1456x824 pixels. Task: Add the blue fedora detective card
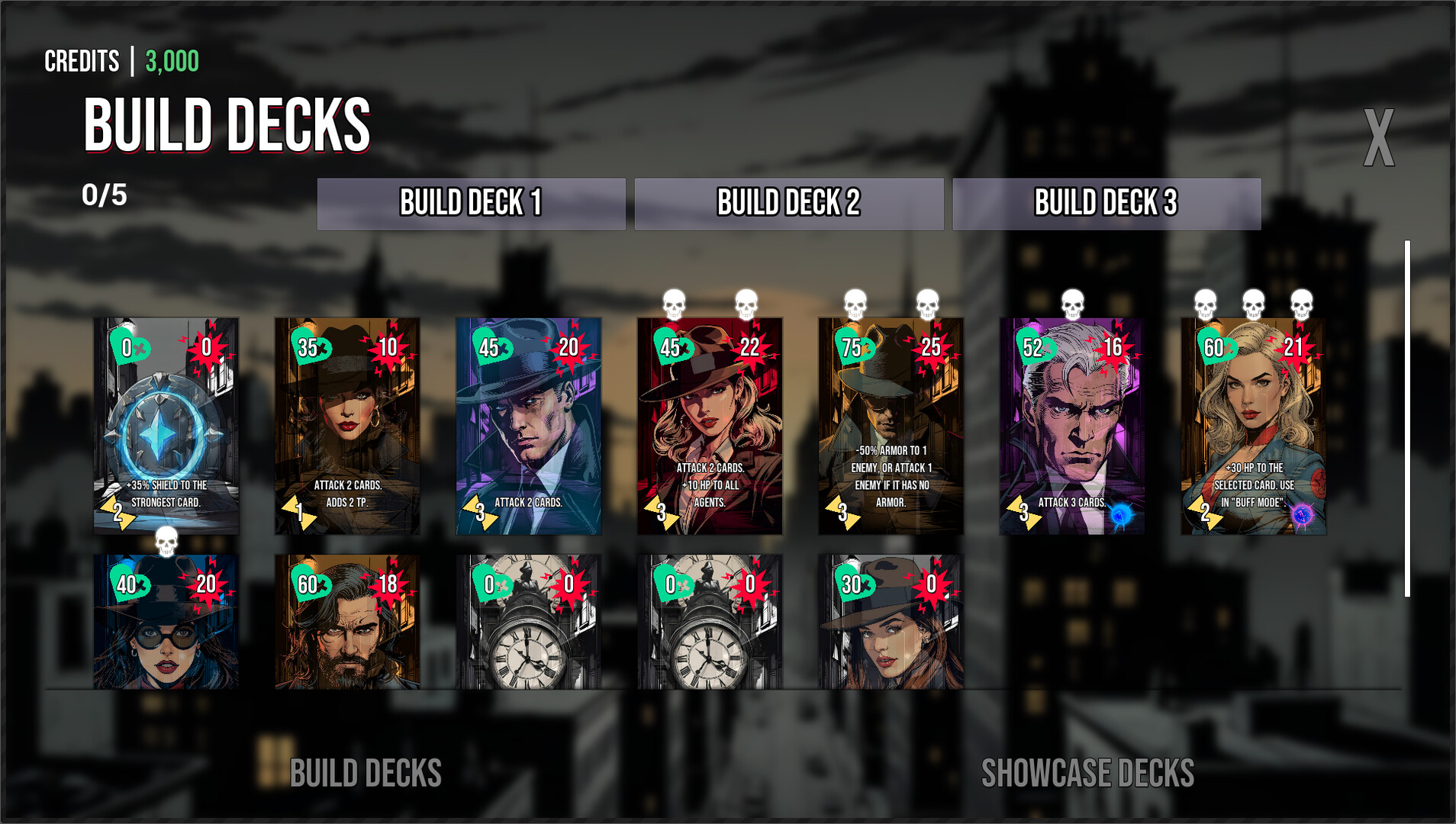(528, 426)
